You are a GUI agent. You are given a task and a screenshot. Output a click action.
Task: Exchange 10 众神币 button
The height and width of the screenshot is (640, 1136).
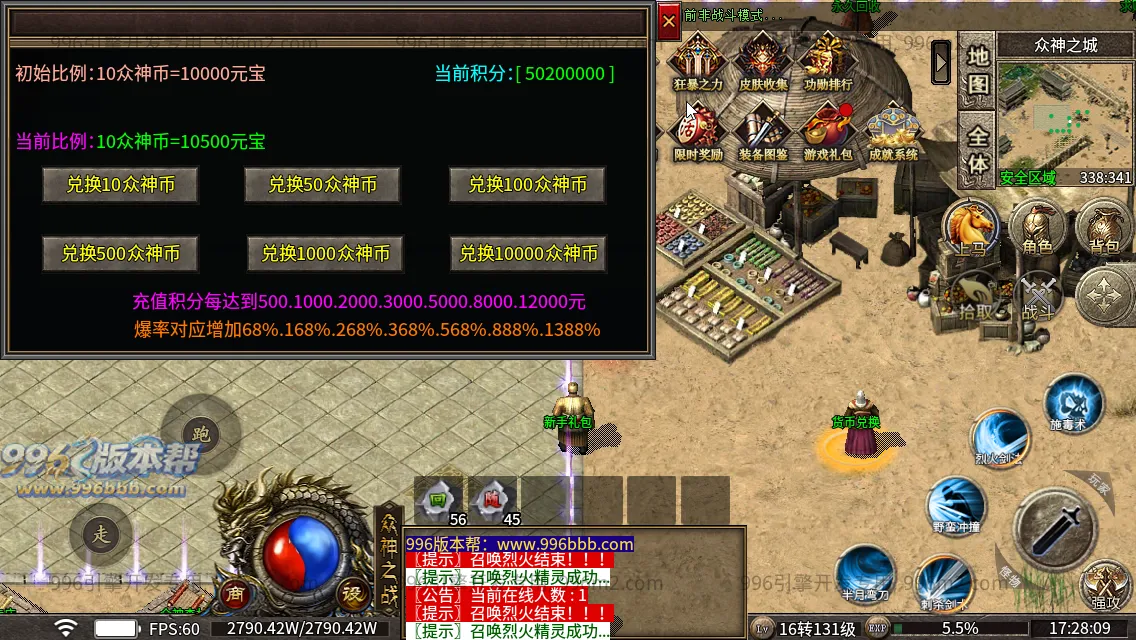coord(120,185)
